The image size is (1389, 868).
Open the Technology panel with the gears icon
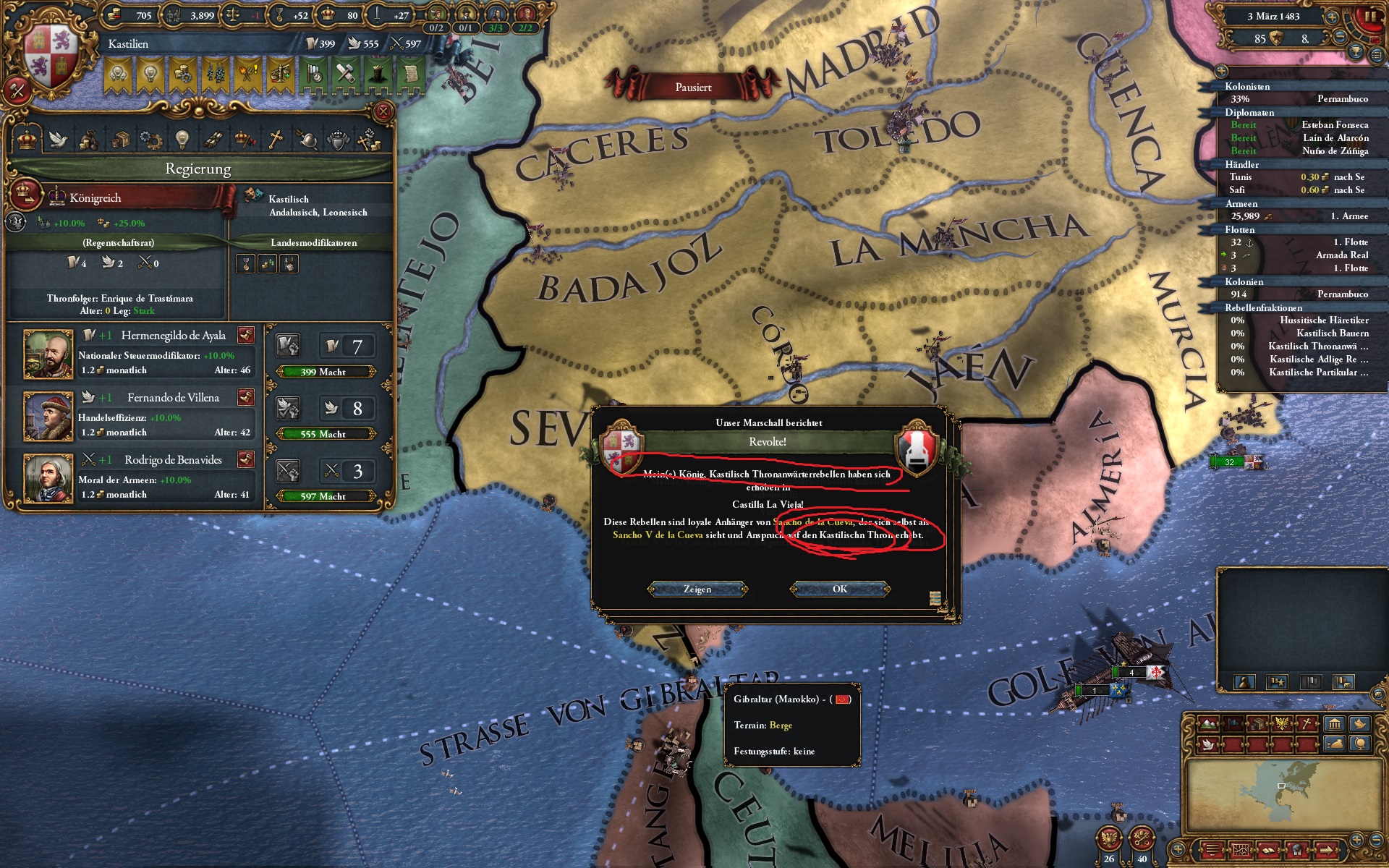150,137
